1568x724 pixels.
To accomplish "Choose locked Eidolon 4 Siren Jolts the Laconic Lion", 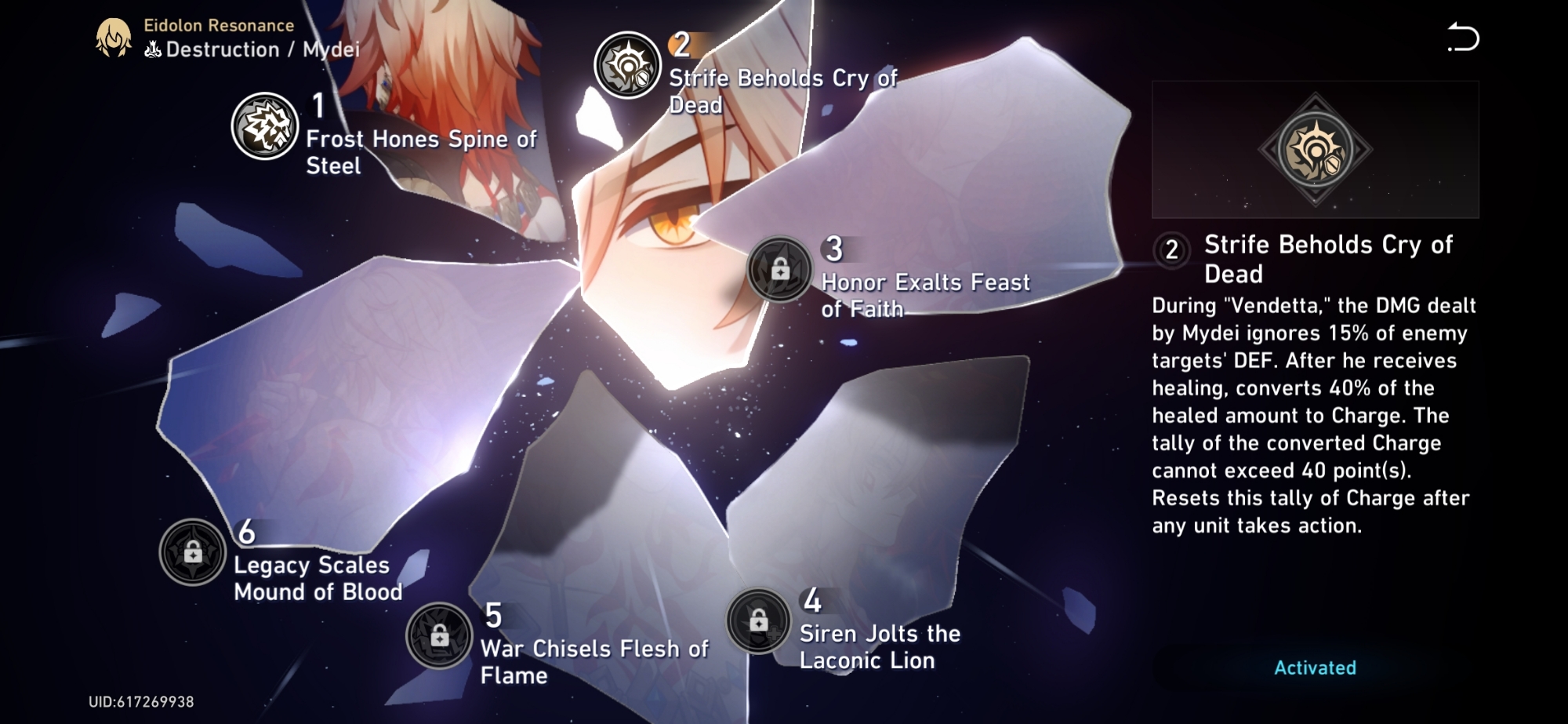I will coord(758,621).
